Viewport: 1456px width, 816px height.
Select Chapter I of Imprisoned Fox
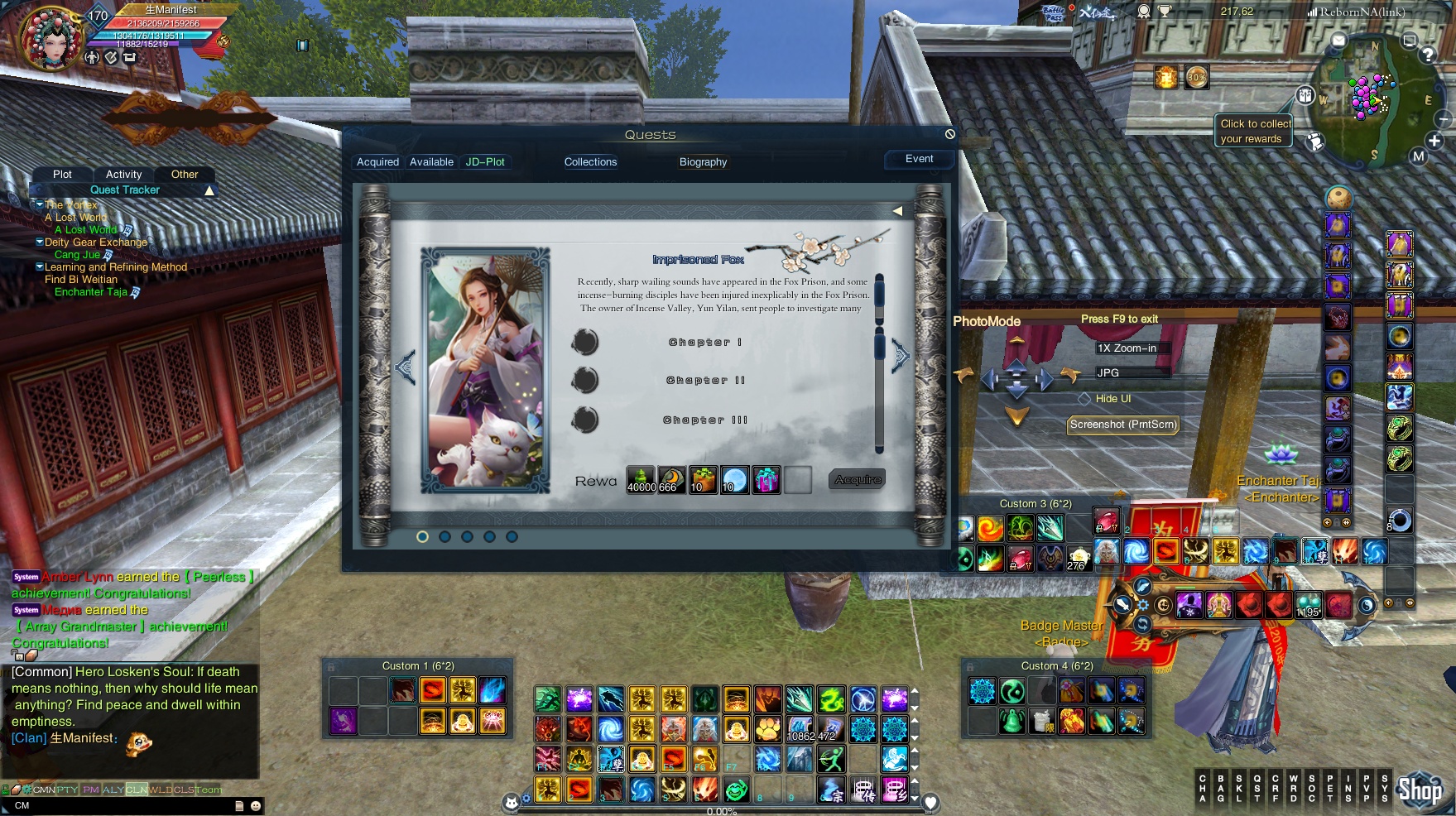pos(704,342)
